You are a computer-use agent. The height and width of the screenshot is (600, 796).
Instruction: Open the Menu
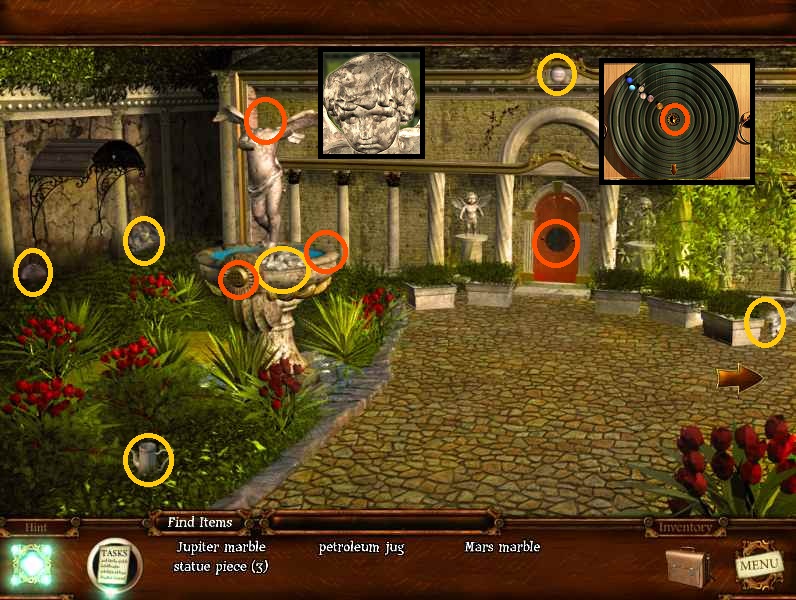(x=757, y=565)
